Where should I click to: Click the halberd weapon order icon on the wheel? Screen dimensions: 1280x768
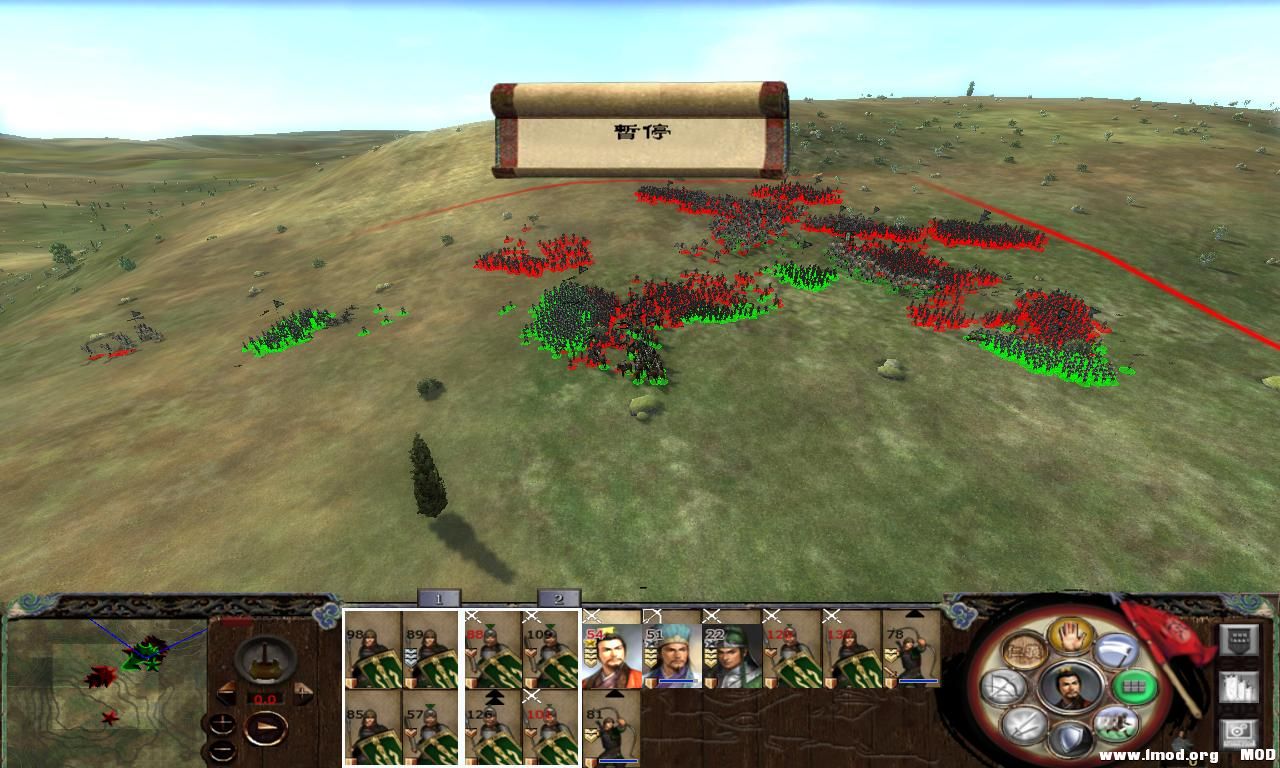click(x=1115, y=651)
